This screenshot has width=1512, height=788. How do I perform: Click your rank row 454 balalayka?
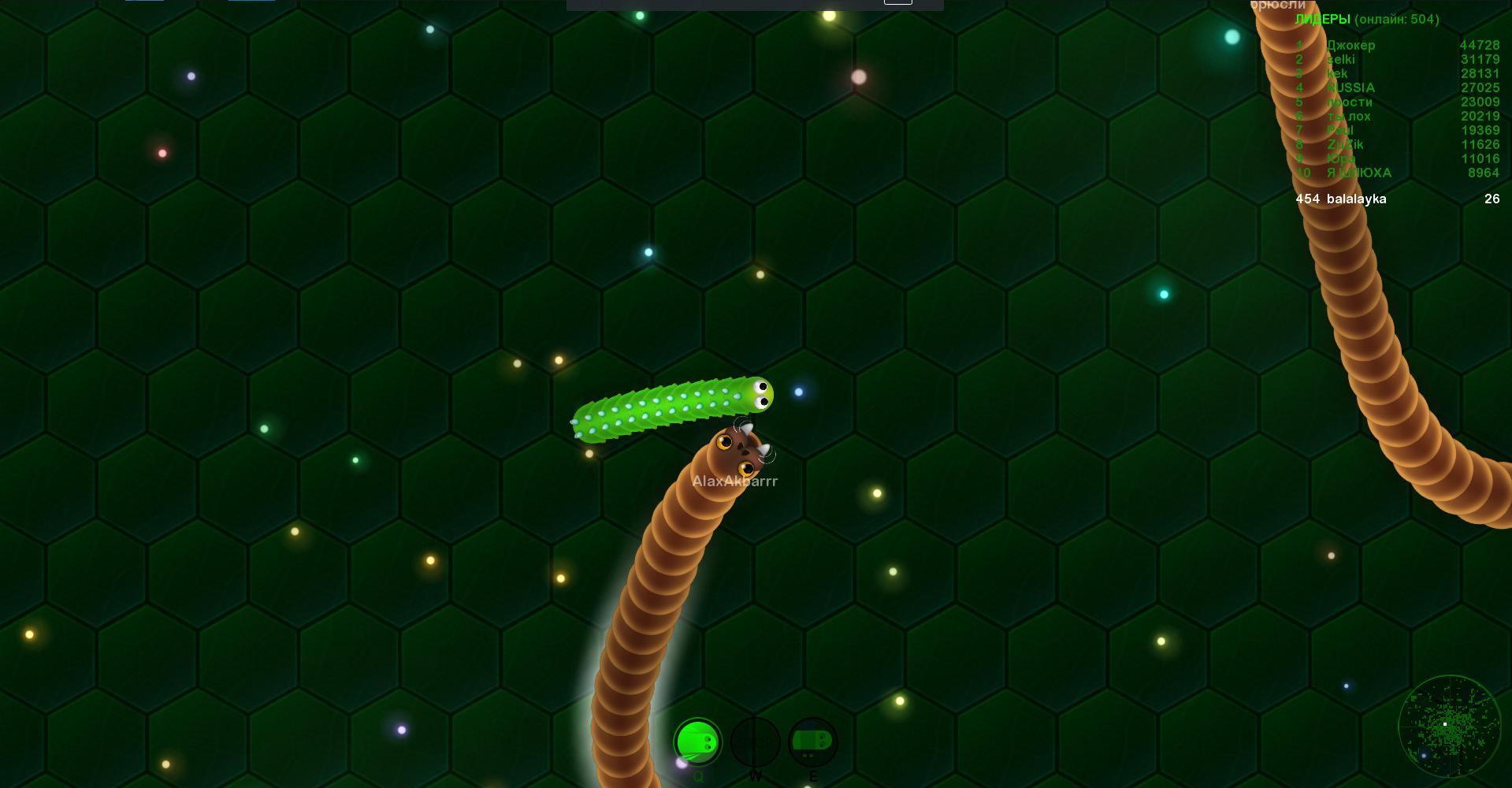(x=1341, y=199)
